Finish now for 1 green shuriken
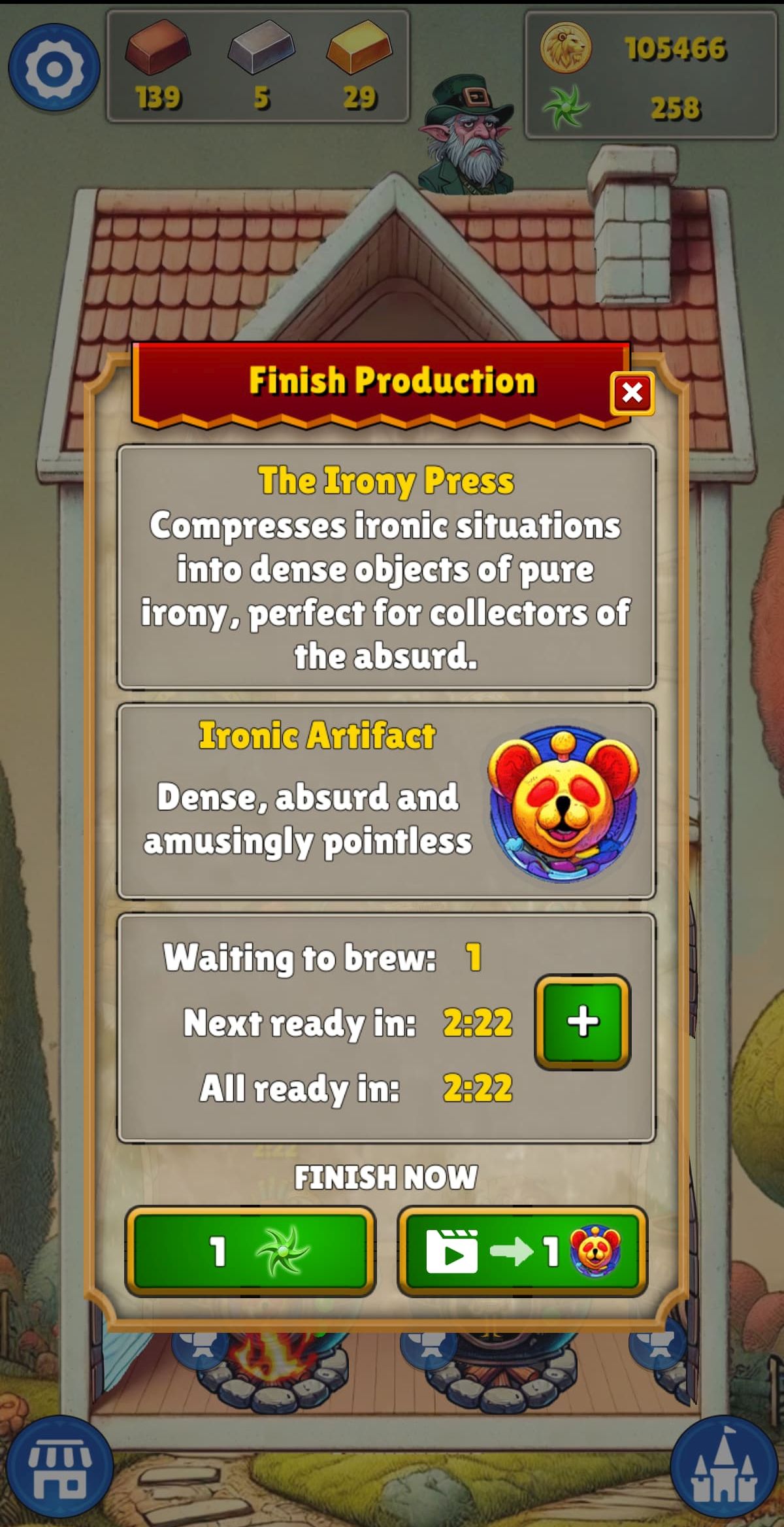The image size is (784, 1527). 250,1251
